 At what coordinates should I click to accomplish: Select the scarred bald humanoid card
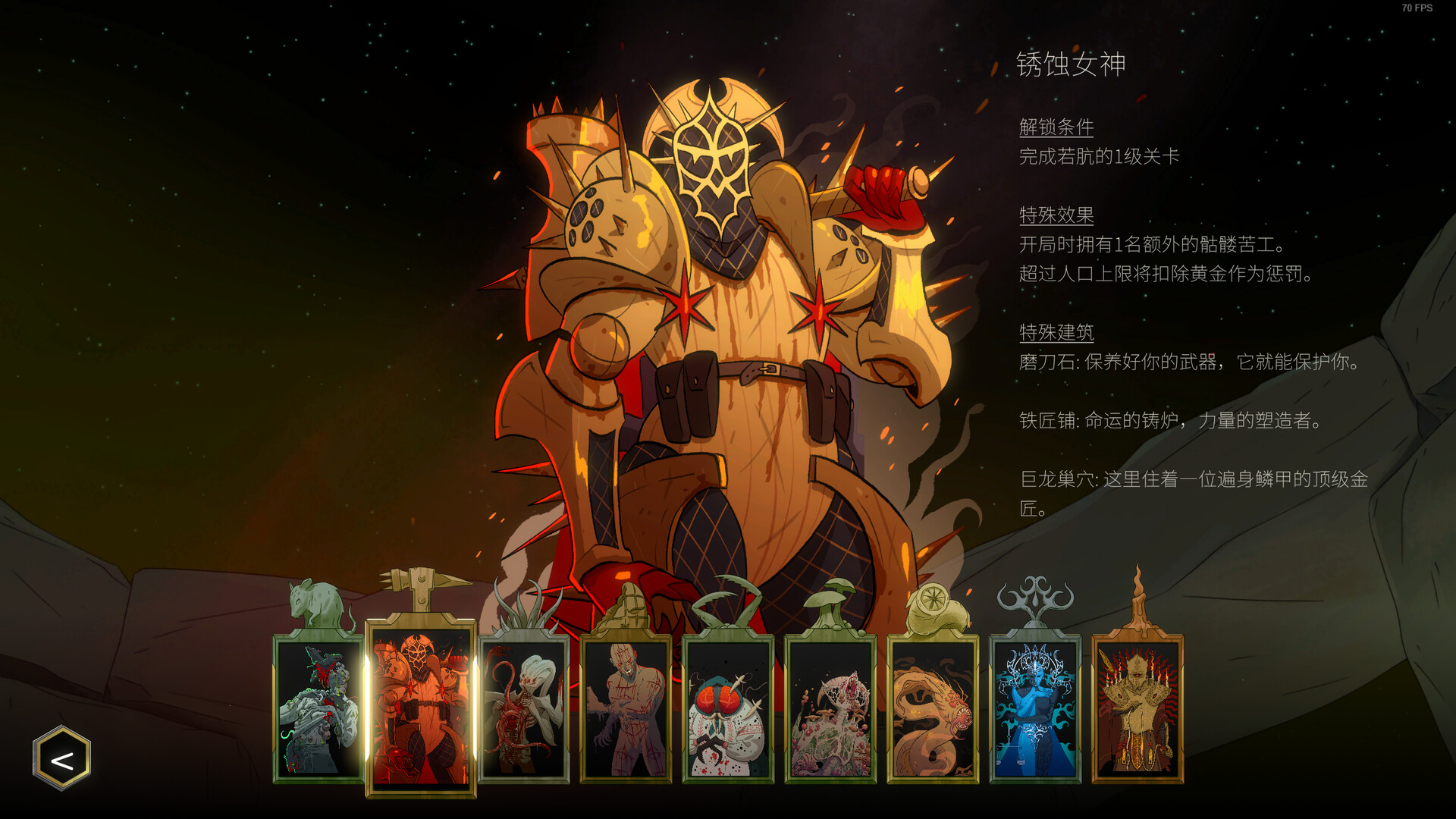click(x=626, y=709)
